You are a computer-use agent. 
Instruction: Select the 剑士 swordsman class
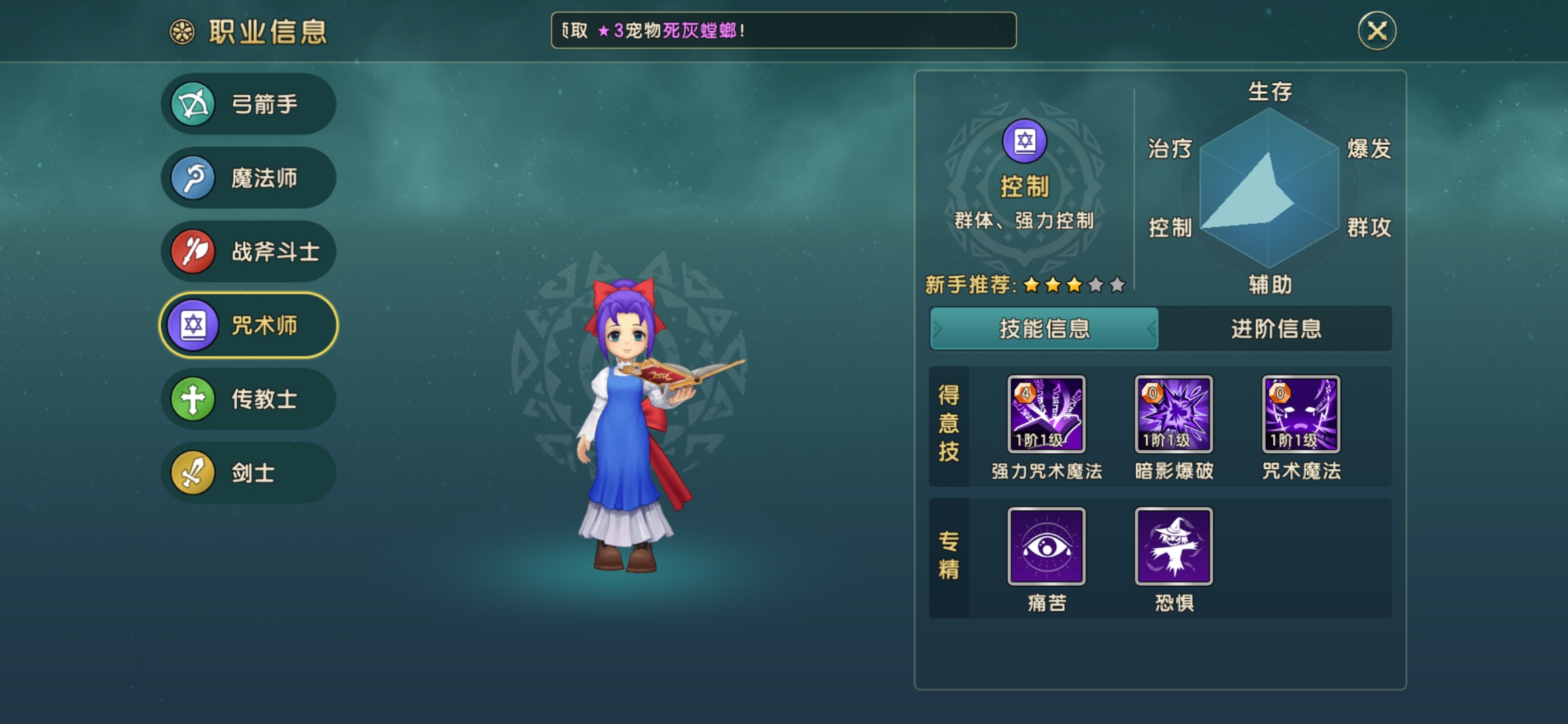click(249, 473)
